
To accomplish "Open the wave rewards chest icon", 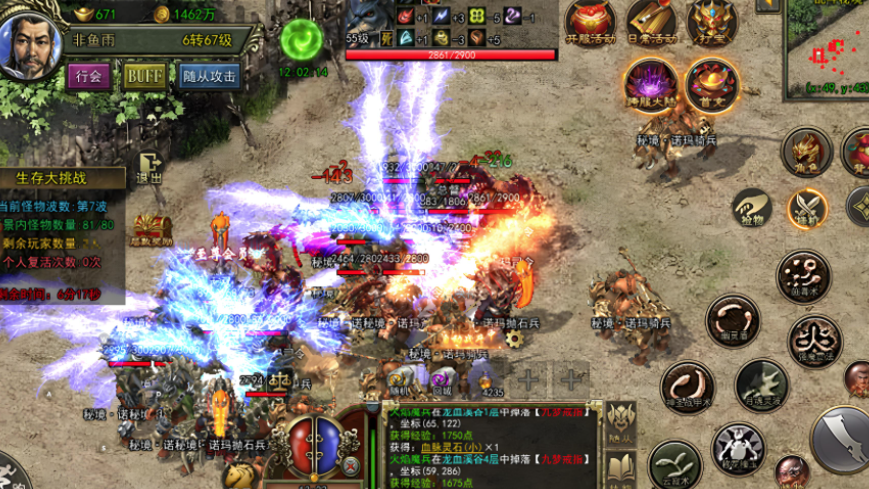I will coord(152,228).
